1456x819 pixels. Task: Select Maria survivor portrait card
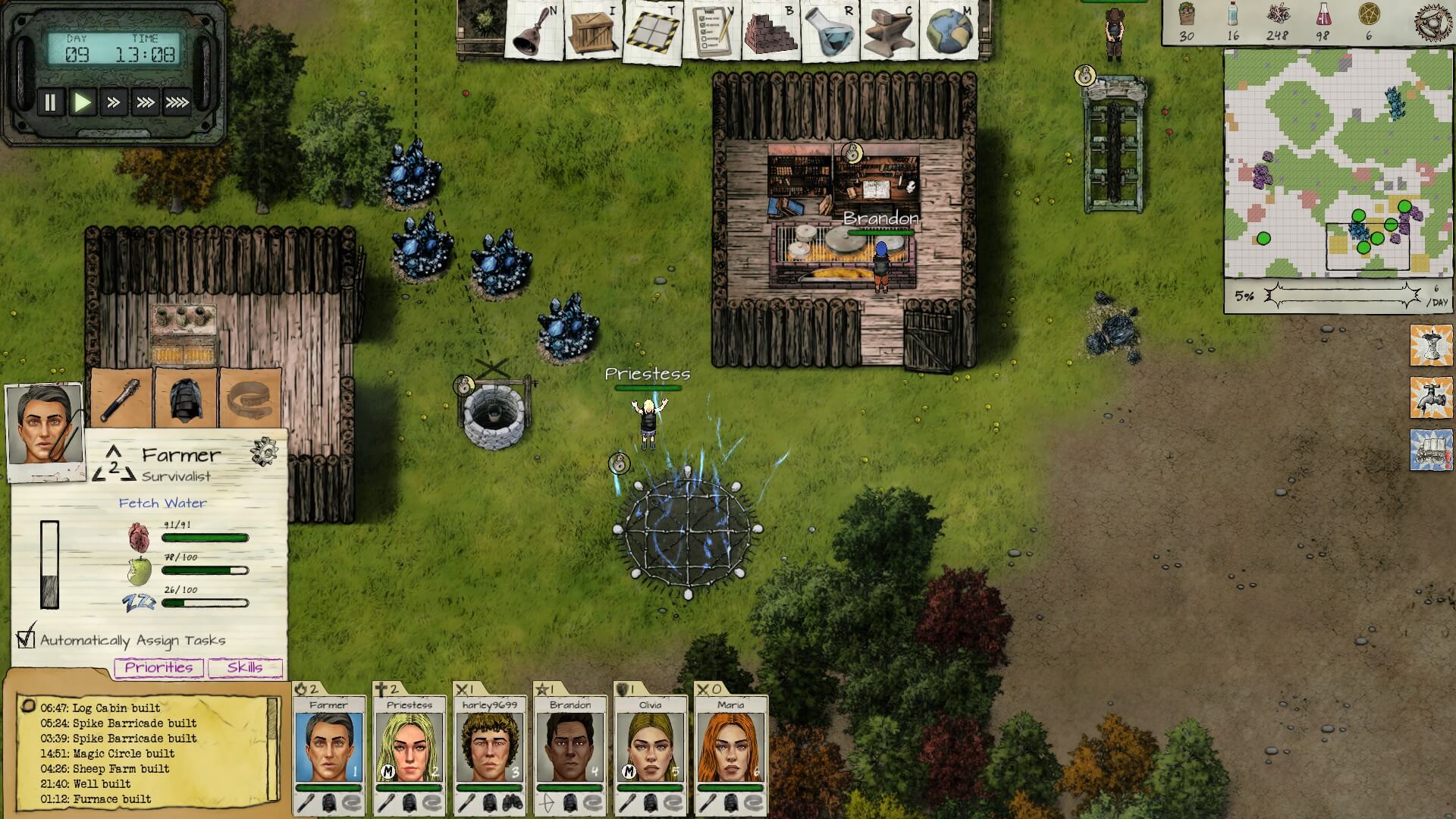pos(730,747)
